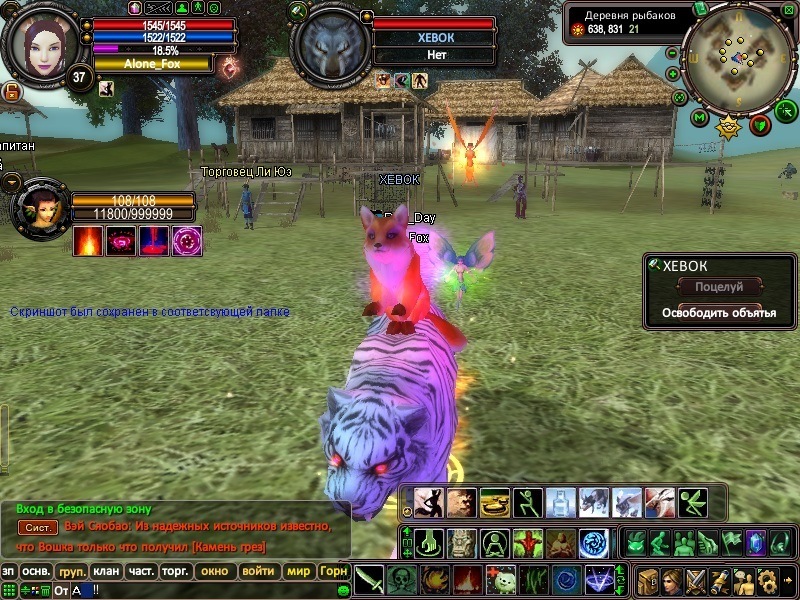Choose Освободить объятья option
This screenshot has height=600, width=800.
[719, 313]
